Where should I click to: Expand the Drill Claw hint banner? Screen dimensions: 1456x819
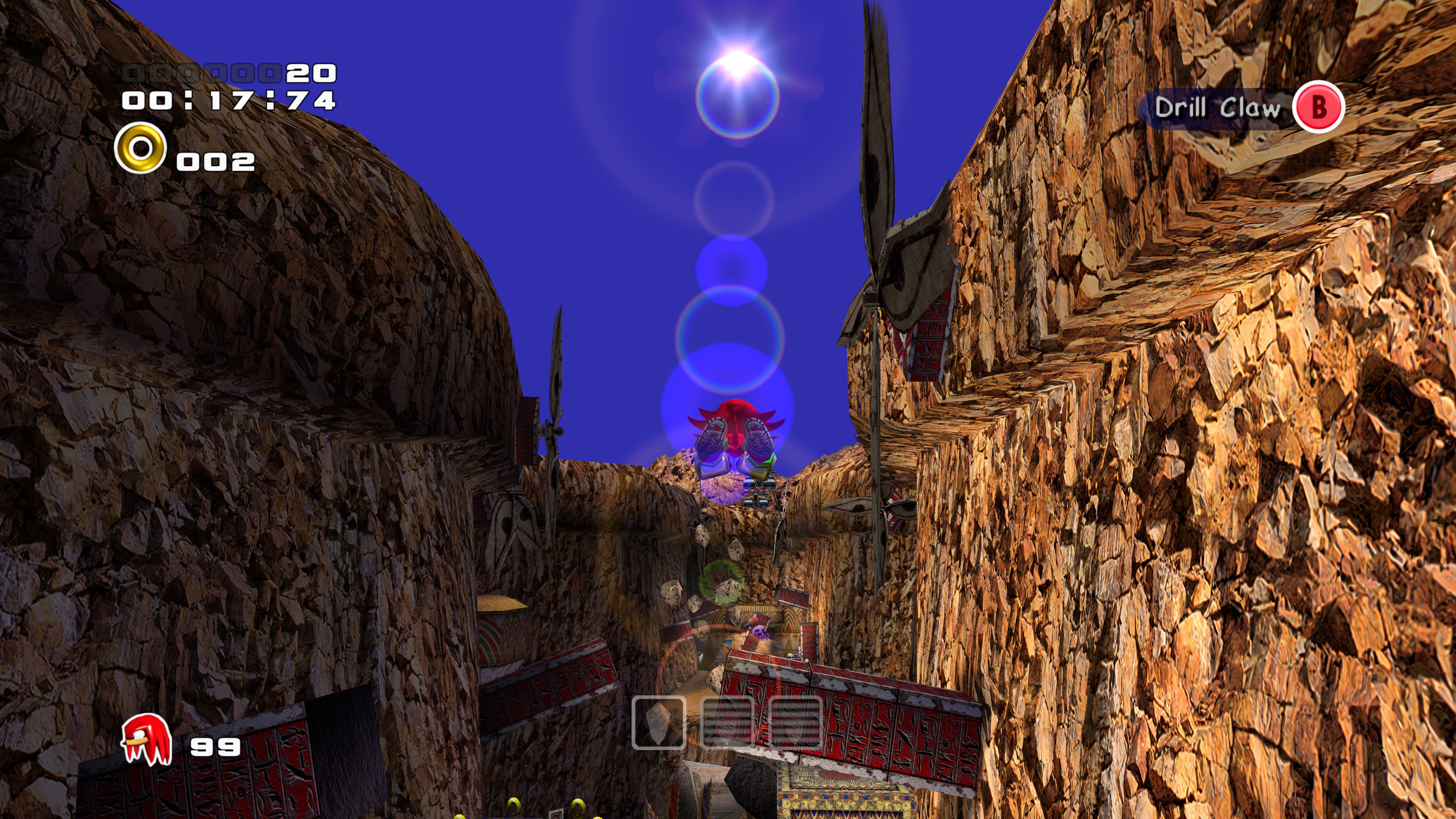(x=1246, y=108)
